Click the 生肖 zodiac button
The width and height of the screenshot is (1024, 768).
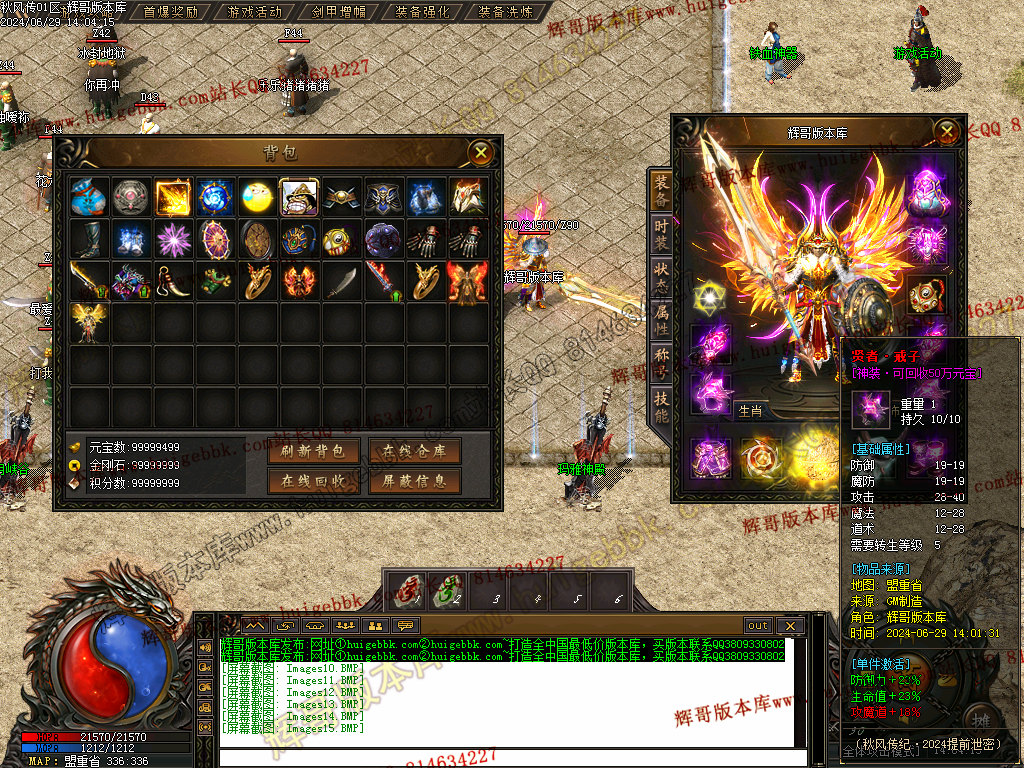tap(750, 410)
